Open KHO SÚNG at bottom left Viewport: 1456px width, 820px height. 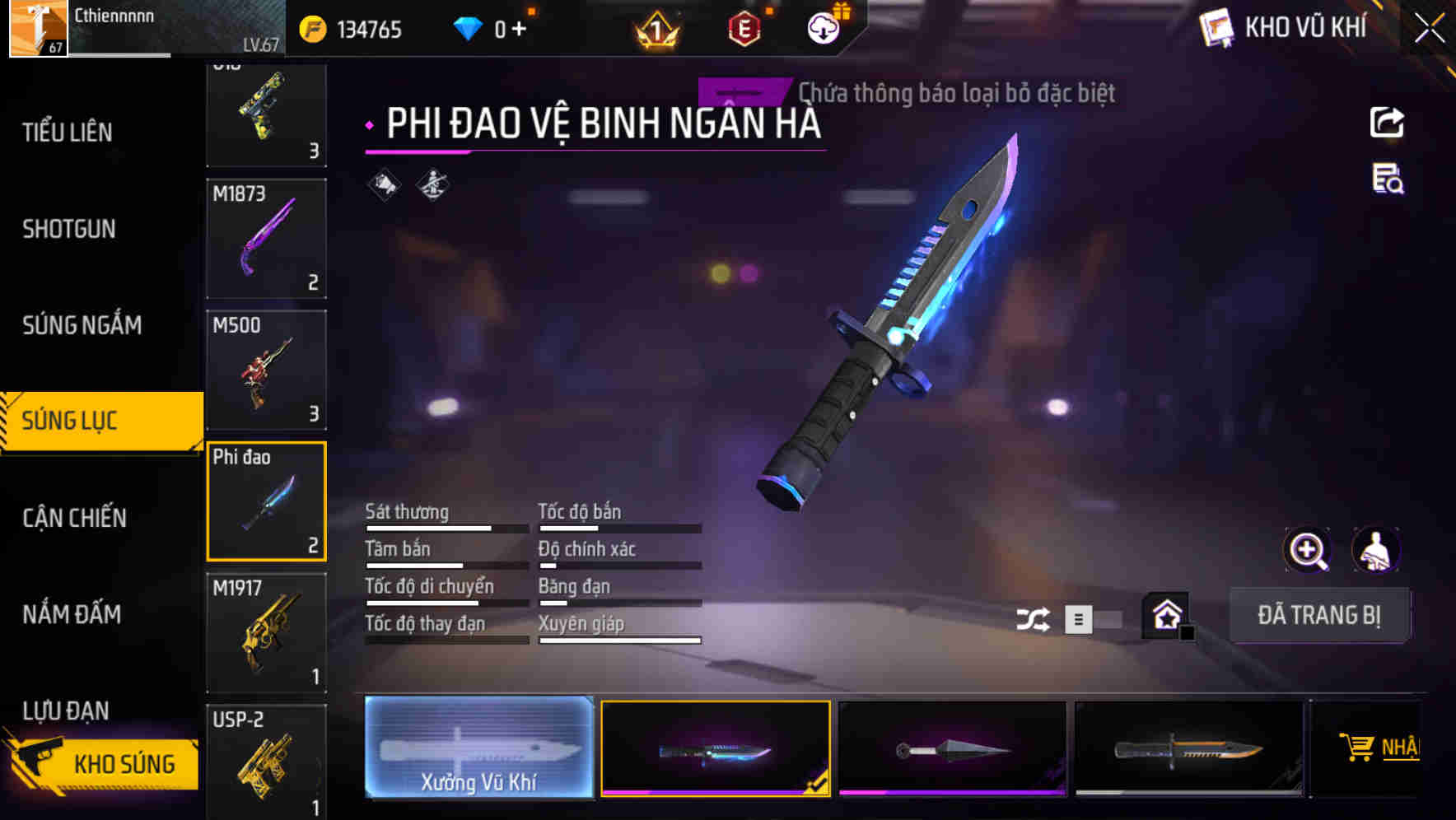(125, 763)
